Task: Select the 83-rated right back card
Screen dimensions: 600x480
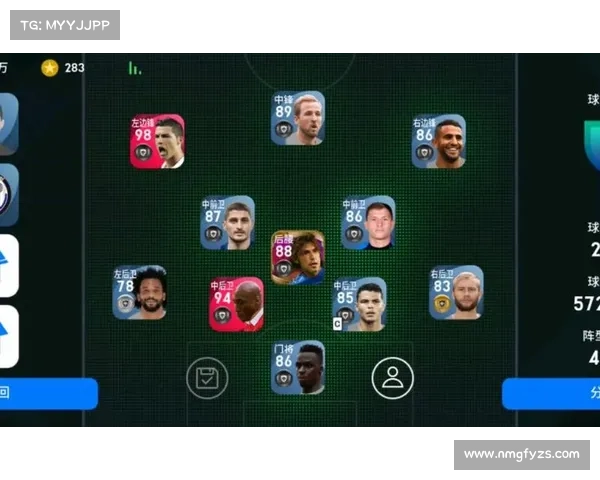Action: pos(455,292)
